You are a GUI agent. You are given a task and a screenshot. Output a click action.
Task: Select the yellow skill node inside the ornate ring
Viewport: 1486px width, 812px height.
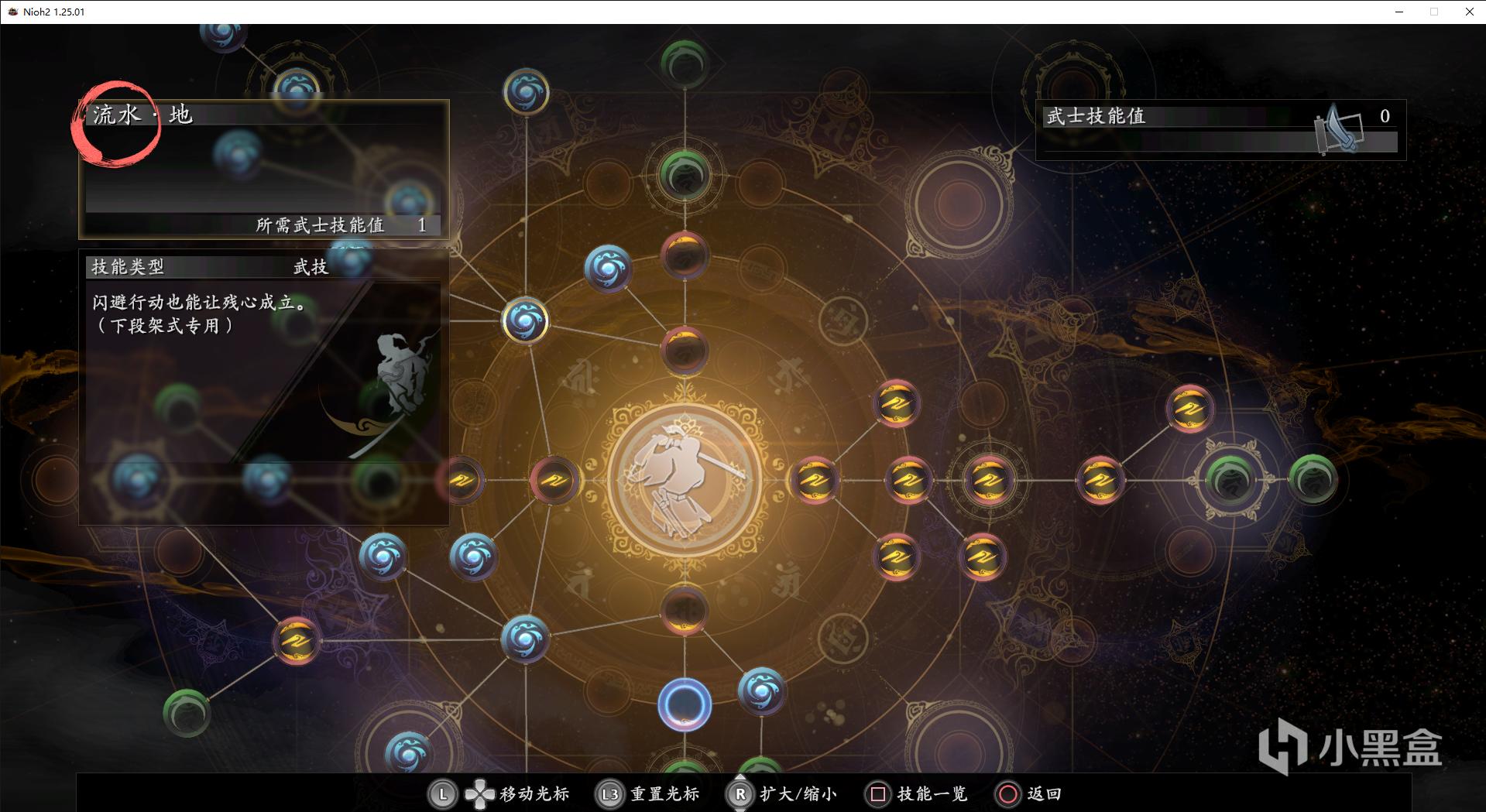click(989, 480)
